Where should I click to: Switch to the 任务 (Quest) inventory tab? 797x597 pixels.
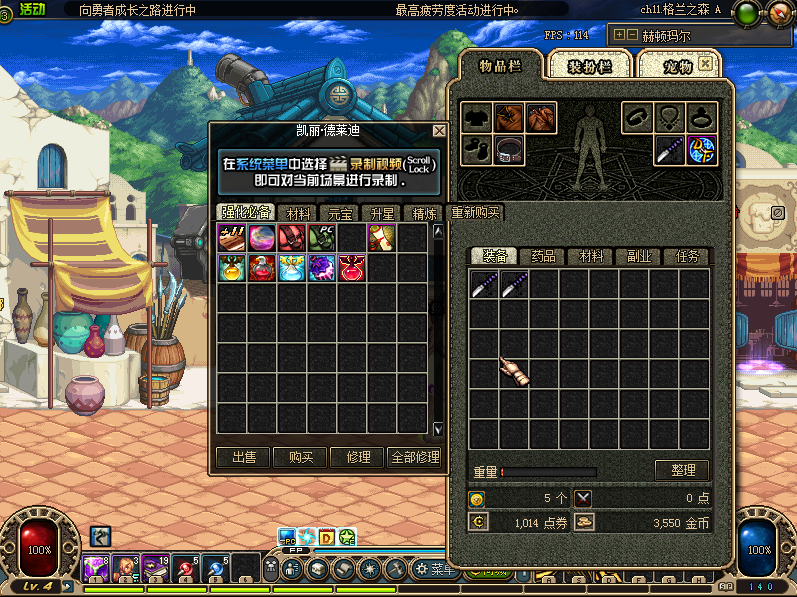(x=687, y=257)
